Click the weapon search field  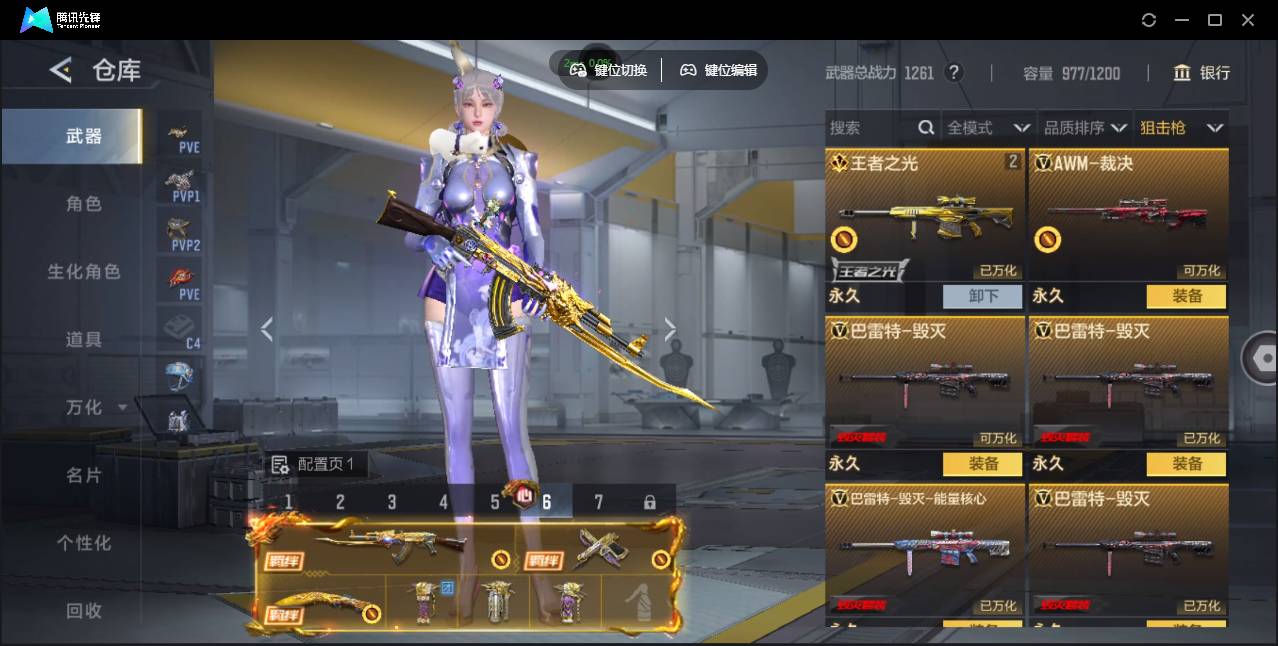[x=870, y=128]
